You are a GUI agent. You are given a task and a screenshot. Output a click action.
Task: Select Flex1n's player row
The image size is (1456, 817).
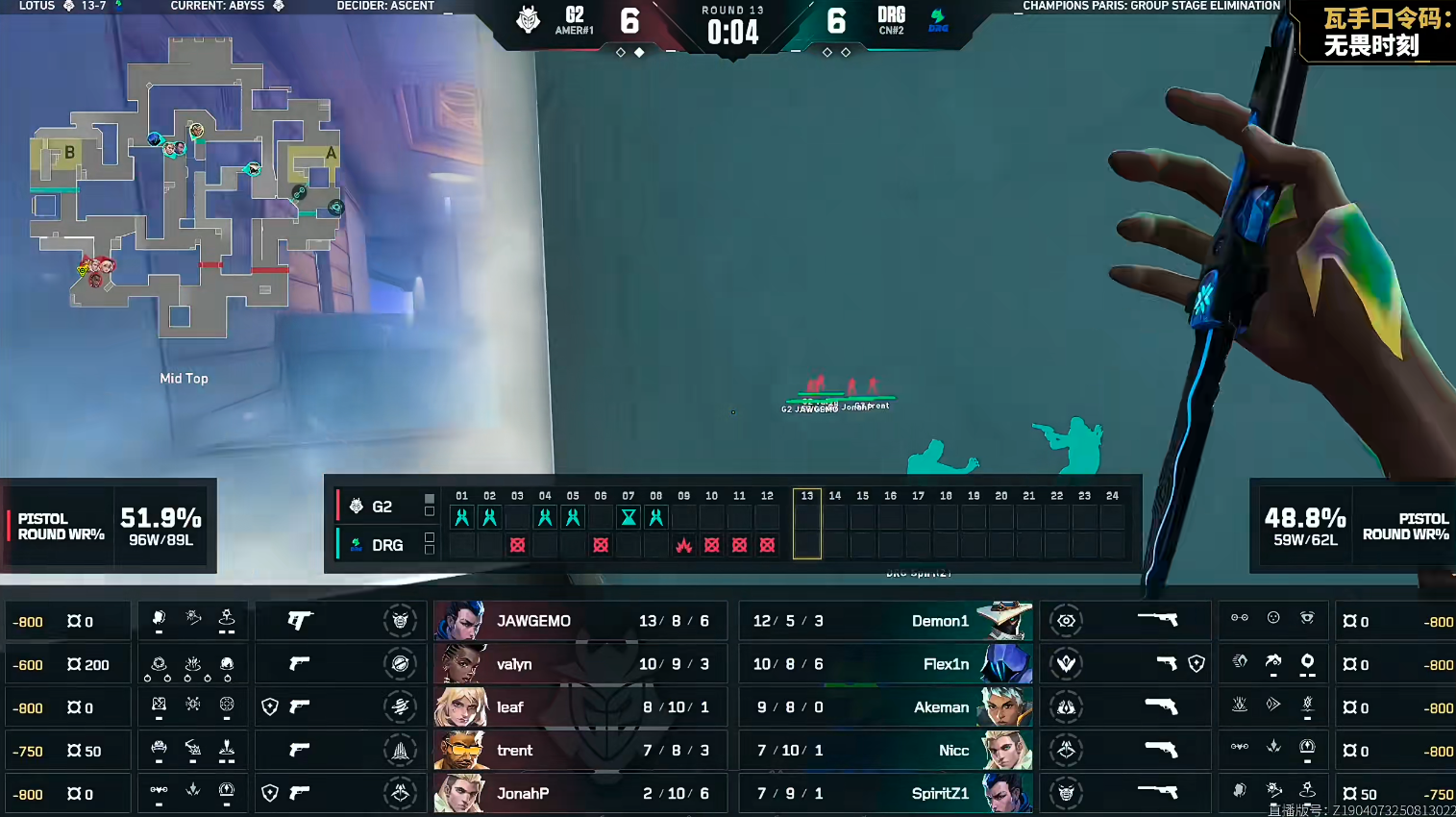946,664
